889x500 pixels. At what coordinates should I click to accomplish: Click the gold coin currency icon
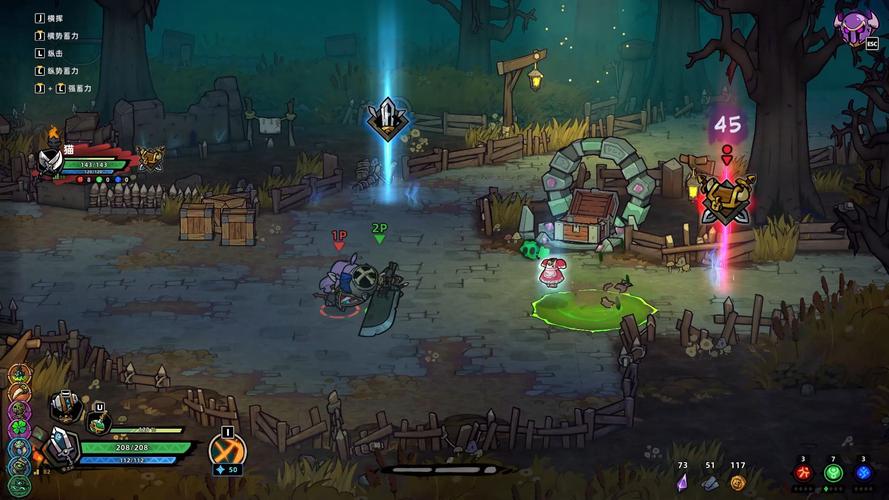pos(737,482)
